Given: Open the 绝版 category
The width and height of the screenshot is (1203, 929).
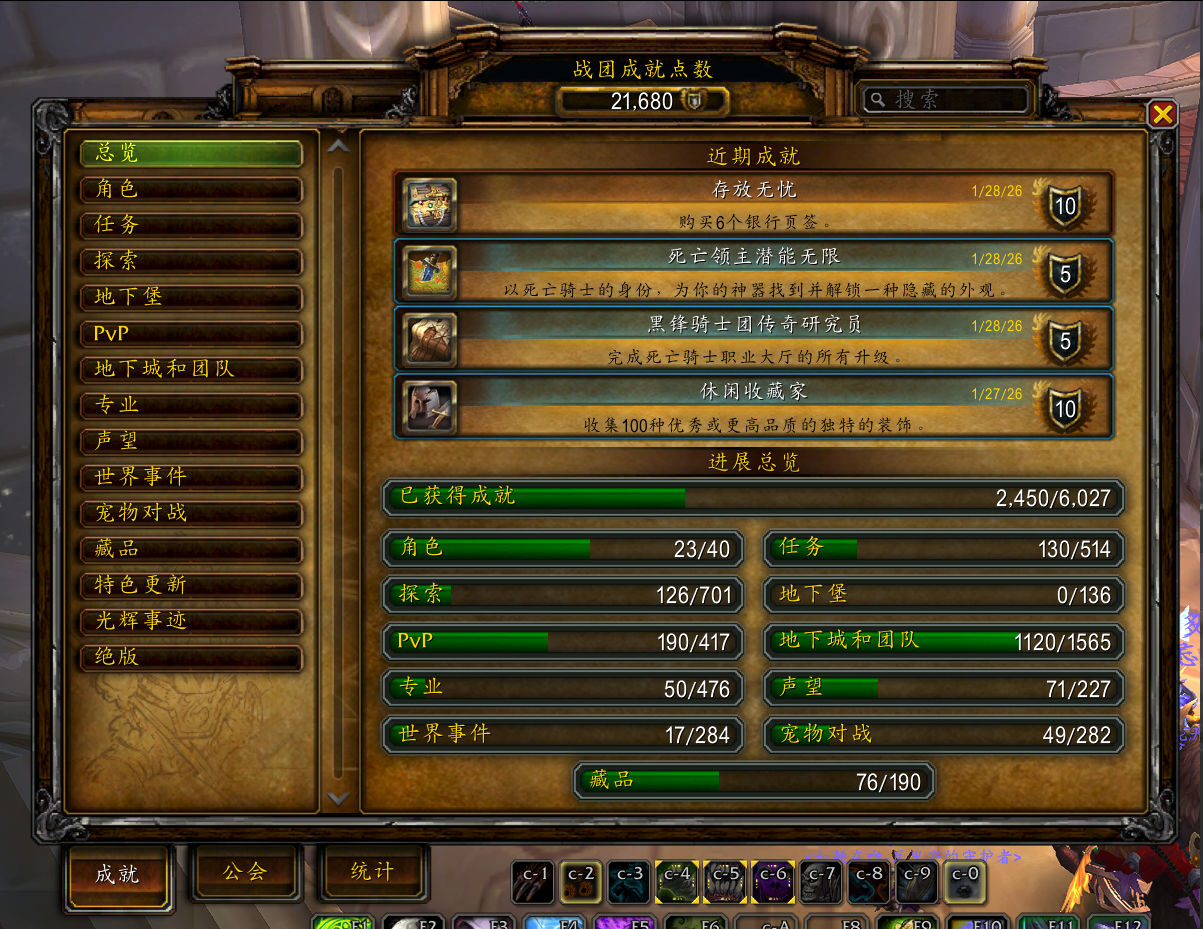Looking at the screenshot, I should 191,657.
